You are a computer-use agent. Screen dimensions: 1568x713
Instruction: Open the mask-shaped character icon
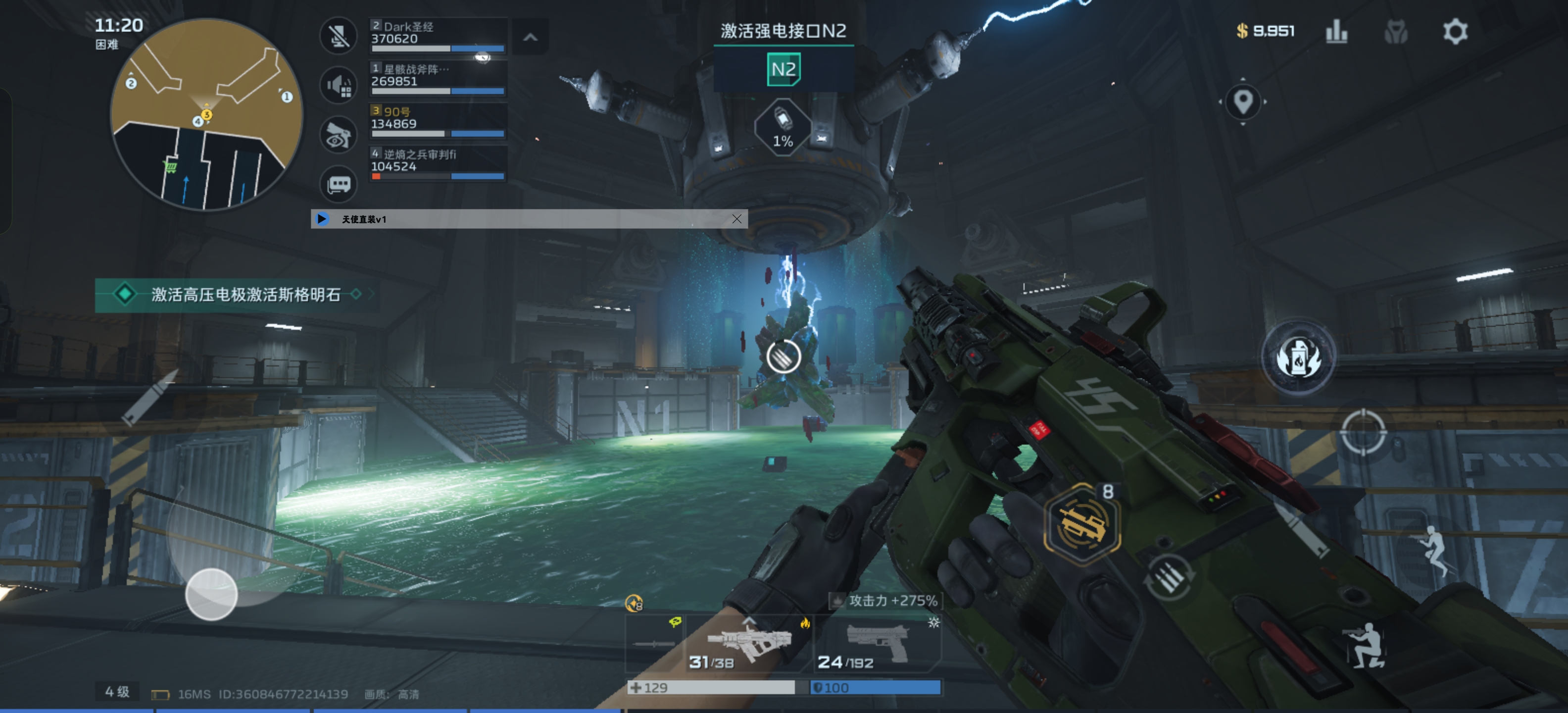tap(1395, 31)
